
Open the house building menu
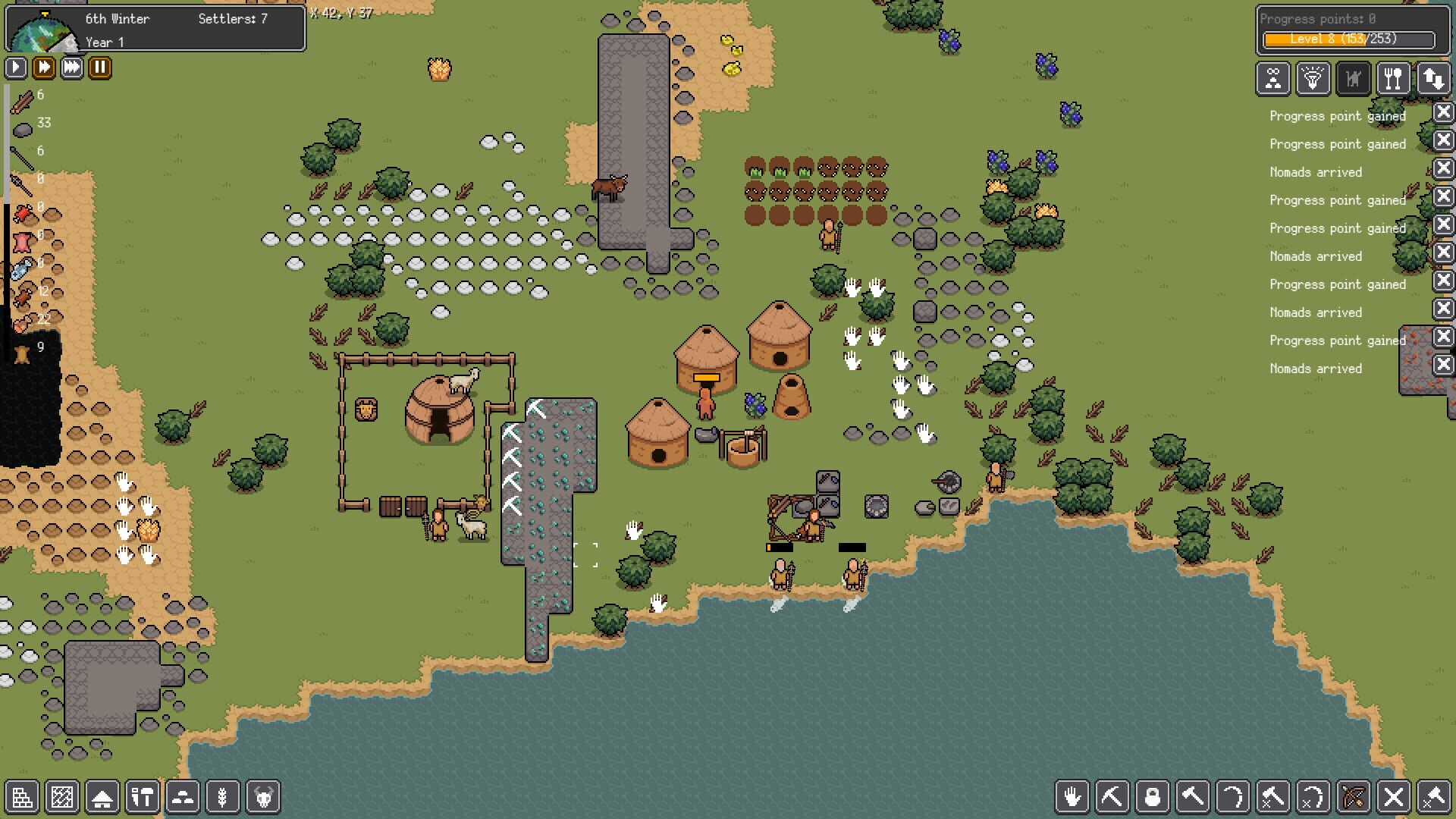coord(102,797)
